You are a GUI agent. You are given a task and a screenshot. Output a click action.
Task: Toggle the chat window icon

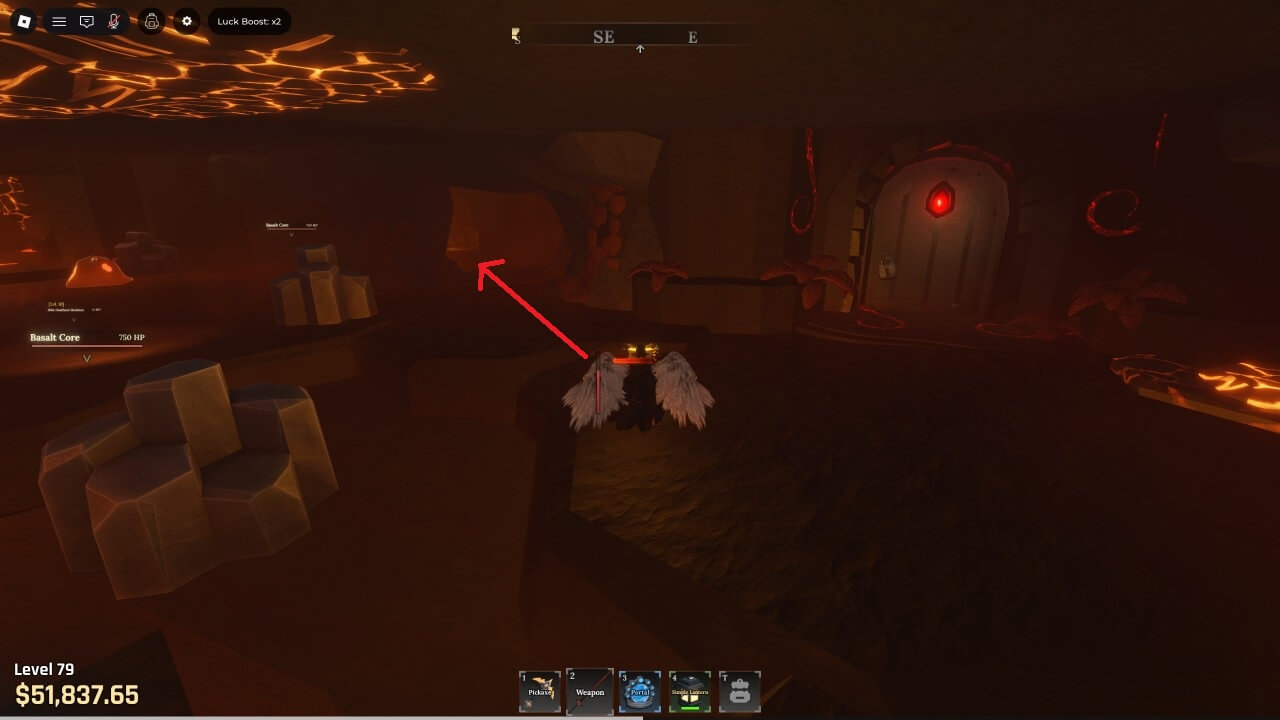click(x=87, y=21)
